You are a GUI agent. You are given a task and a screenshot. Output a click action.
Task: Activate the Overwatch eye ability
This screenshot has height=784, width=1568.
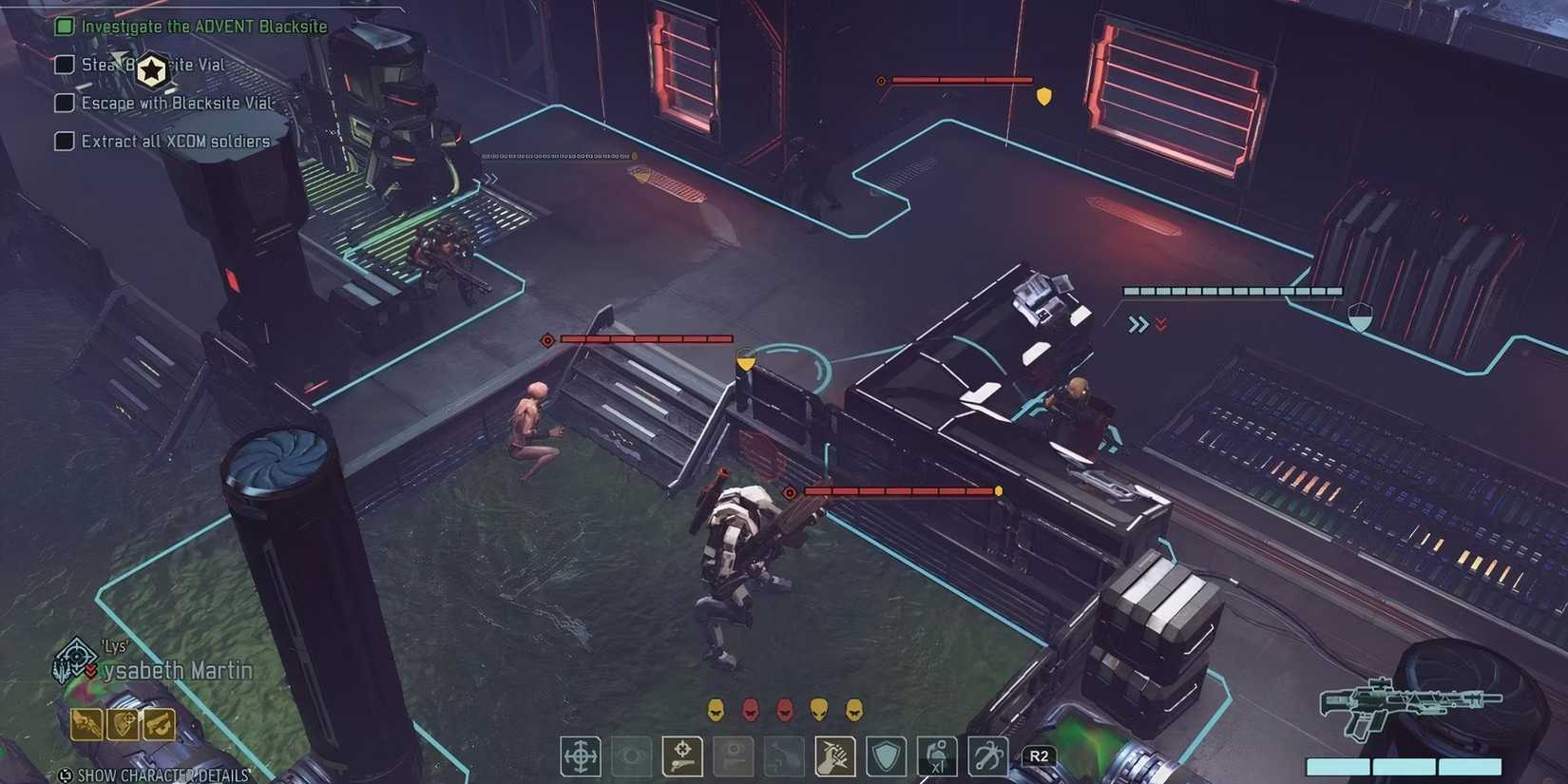(x=631, y=757)
